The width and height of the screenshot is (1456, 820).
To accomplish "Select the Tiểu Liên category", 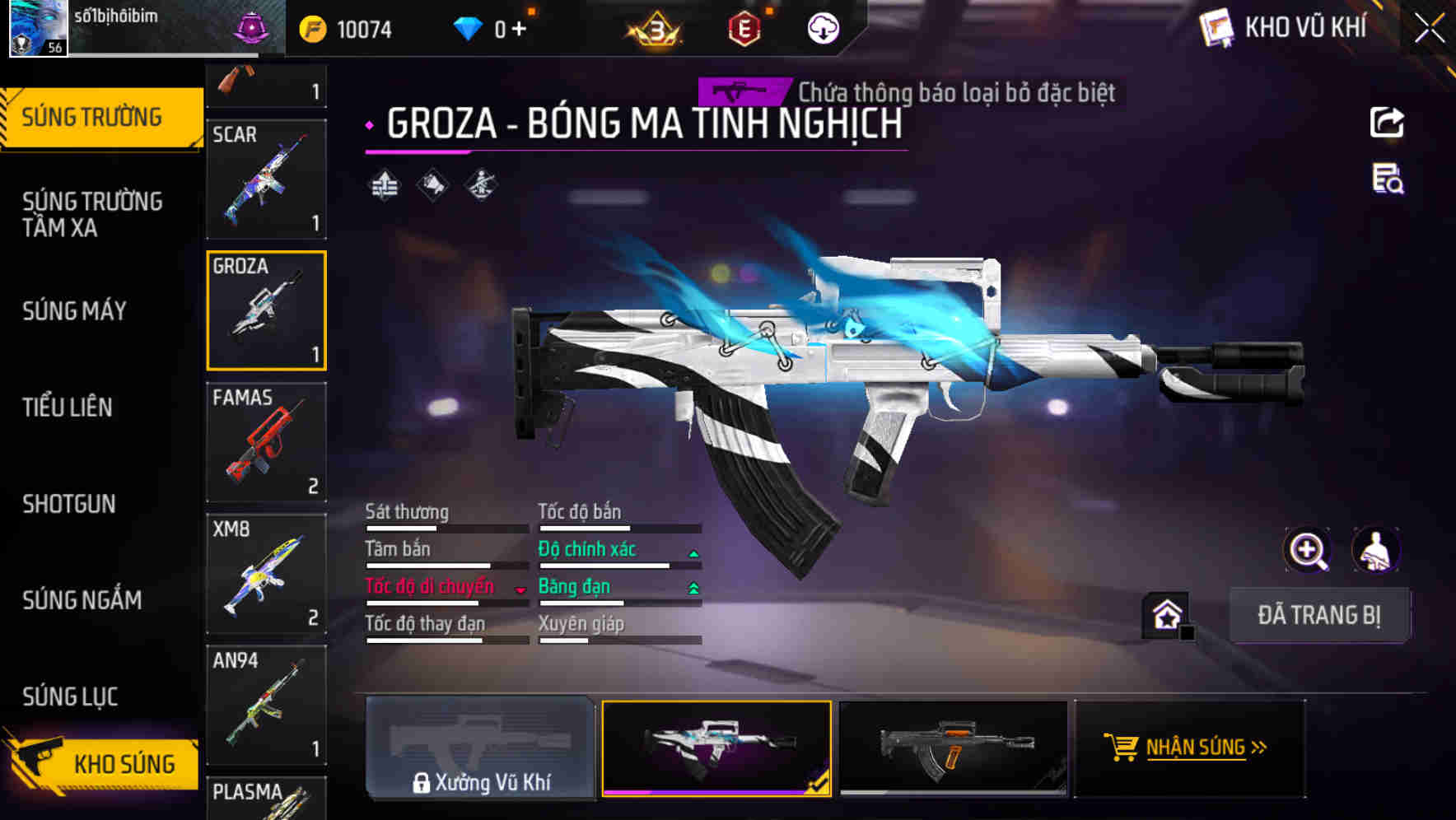I will coord(68,408).
